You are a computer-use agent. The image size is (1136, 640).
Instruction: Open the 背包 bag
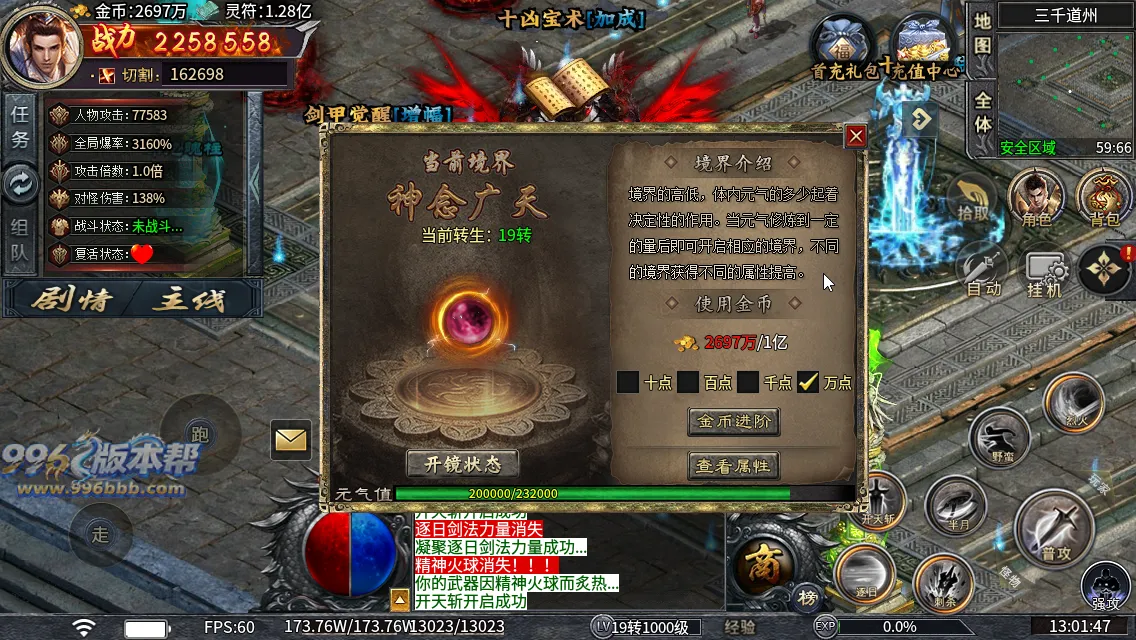(x=1104, y=197)
